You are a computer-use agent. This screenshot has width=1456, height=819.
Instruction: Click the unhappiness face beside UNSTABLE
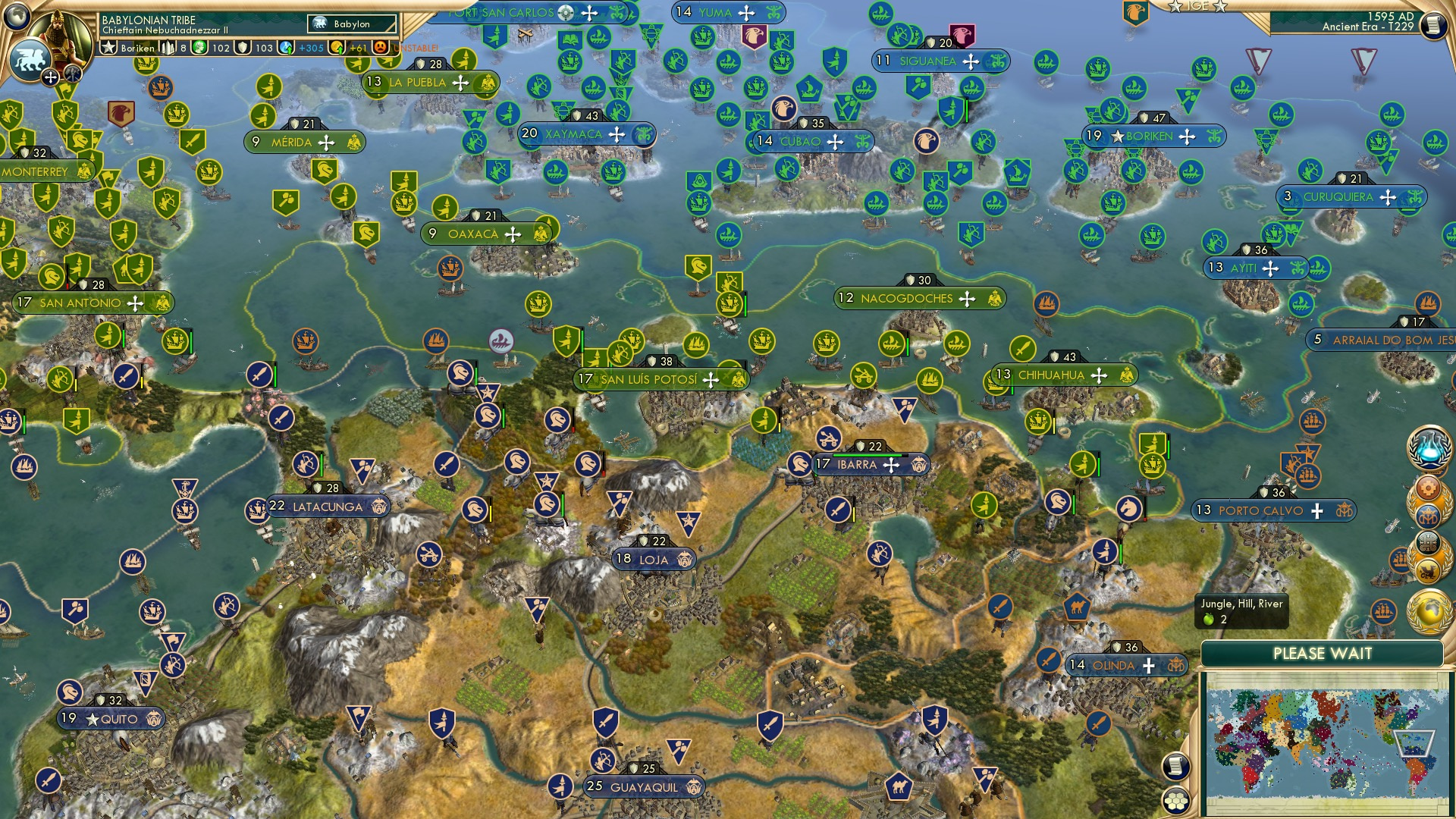click(381, 46)
